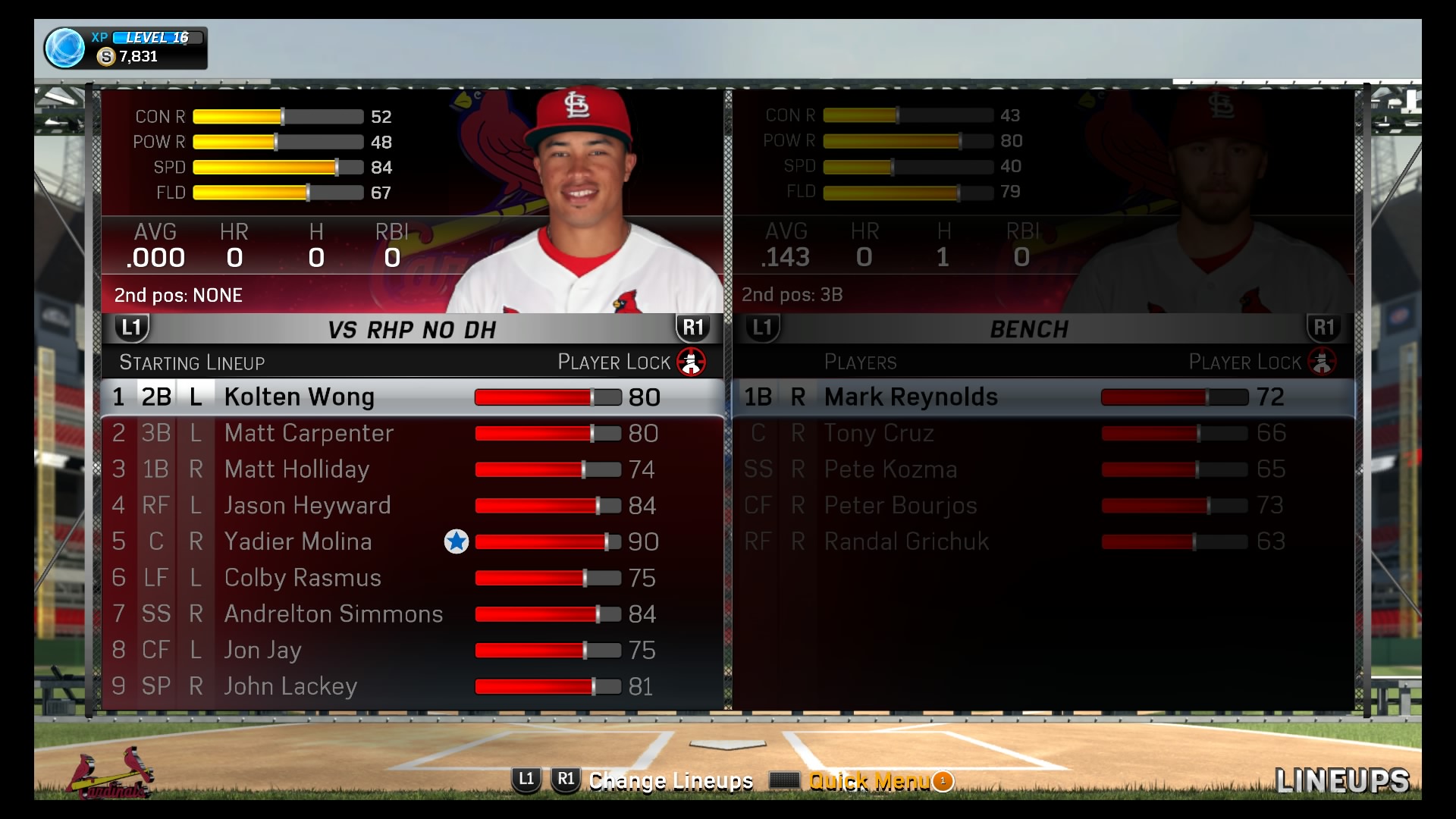Choose Mark Reynolds from the bench
The width and height of the screenshot is (1456, 819).
[x=911, y=397]
